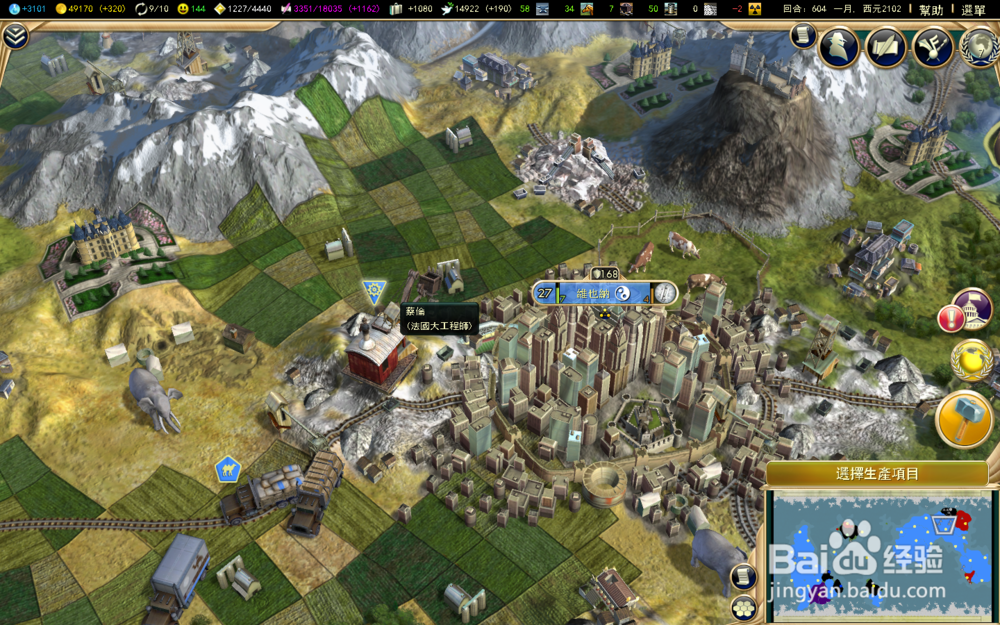Open the world congress globe with laurel icon

click(978, 46)
